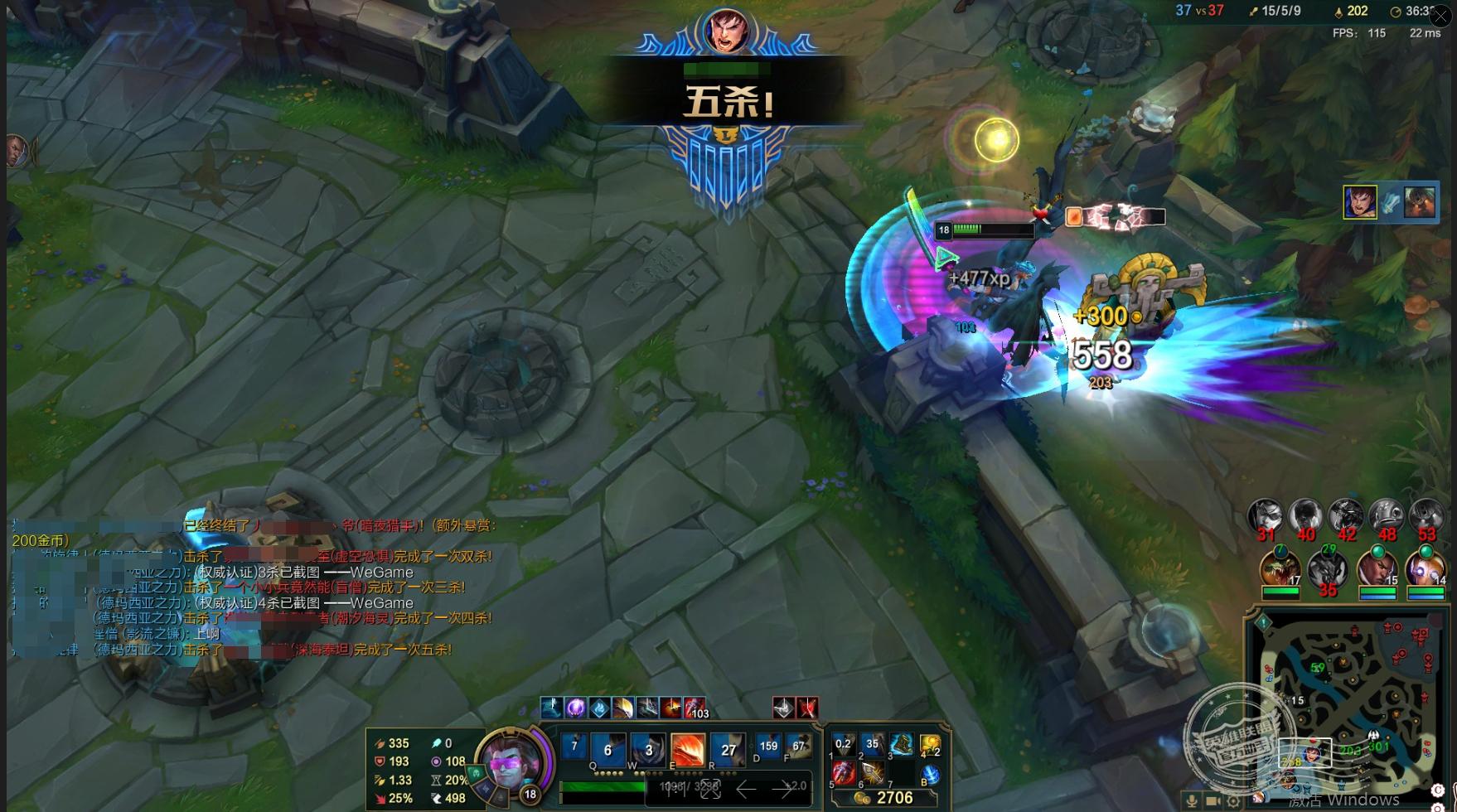The height and width of the screenshot is (812, 1457).
Task: Open settings with the gear icon
Action: point(1233,801)
